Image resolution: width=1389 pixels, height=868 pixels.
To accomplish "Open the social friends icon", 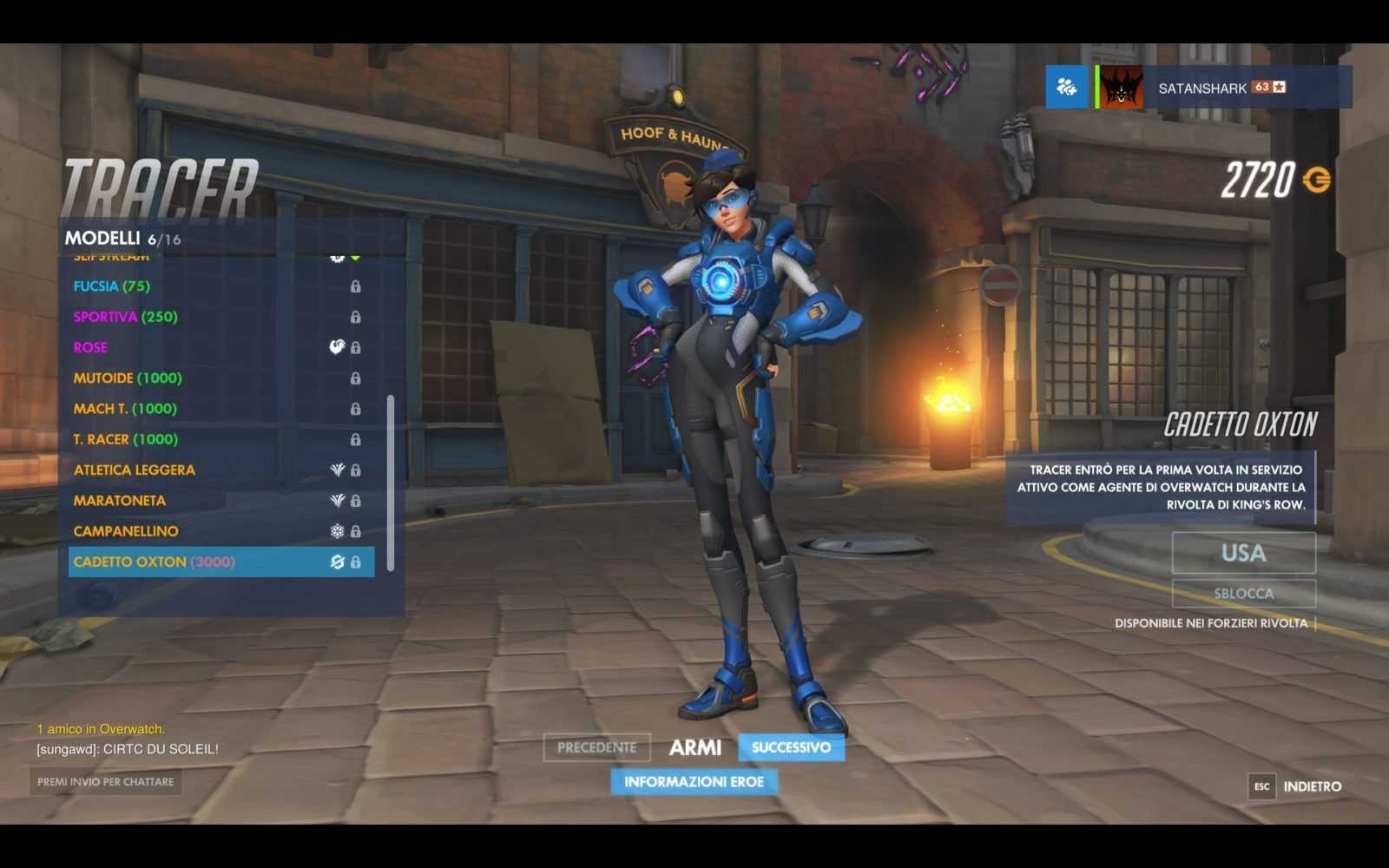I will [x=1066, y=87].
